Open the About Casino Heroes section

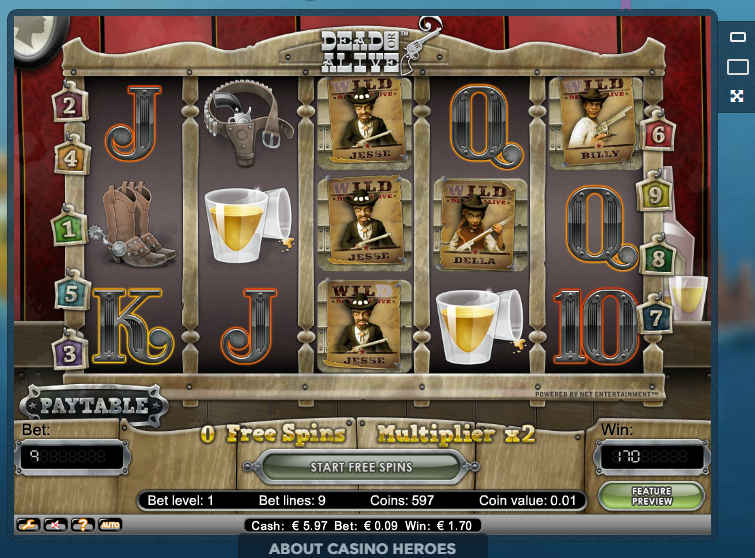(x=362, y=549)
